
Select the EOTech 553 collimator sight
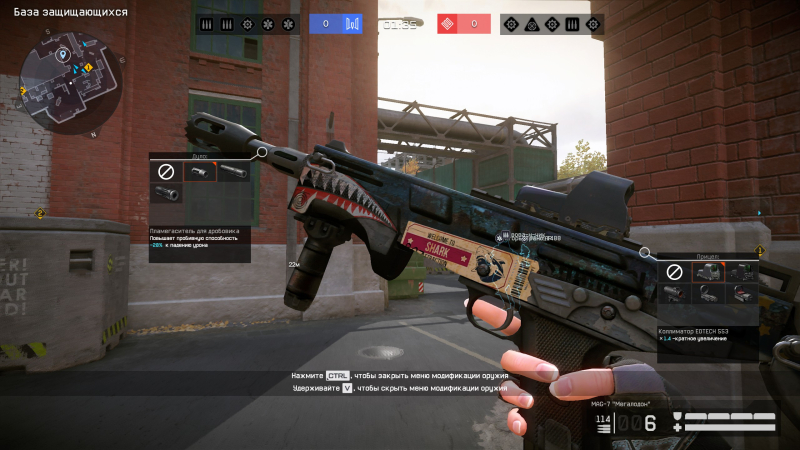[707, 271]
